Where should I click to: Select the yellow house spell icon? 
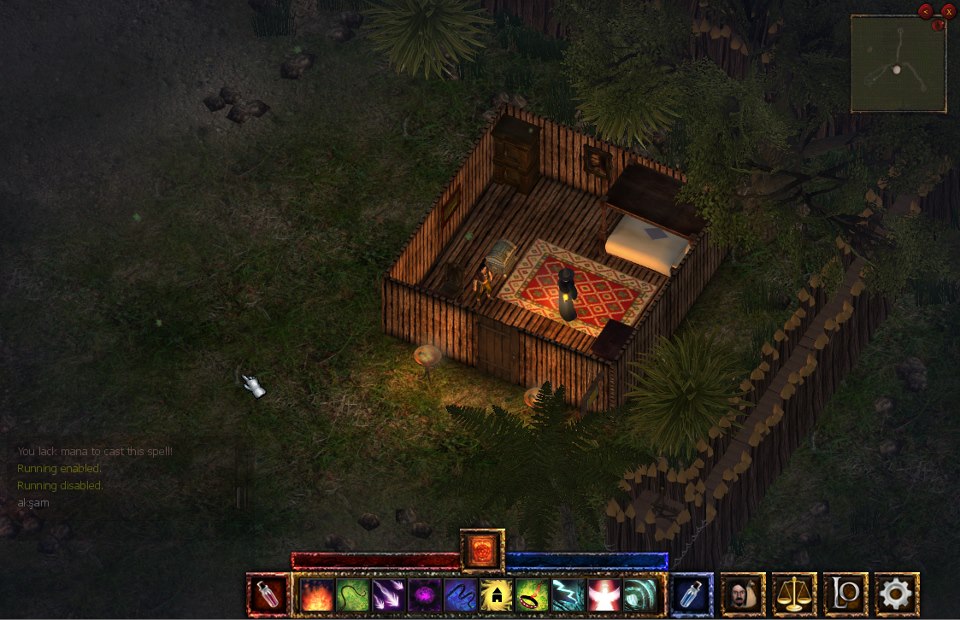tap(496, 595)
